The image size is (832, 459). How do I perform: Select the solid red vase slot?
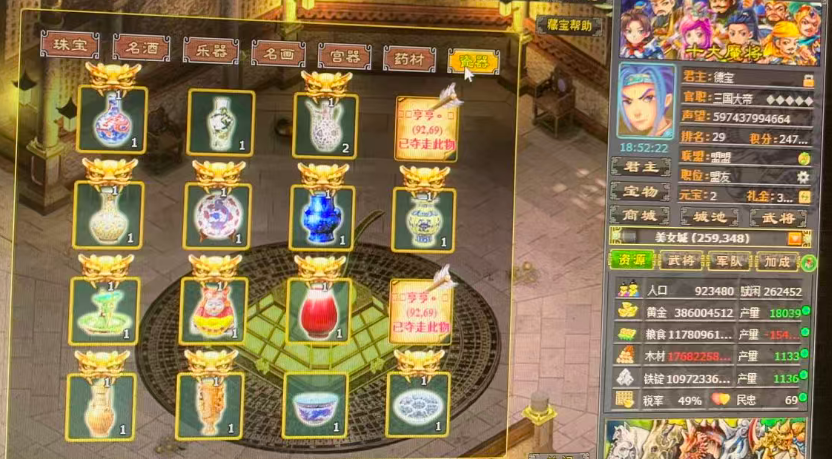pos(318,310)
